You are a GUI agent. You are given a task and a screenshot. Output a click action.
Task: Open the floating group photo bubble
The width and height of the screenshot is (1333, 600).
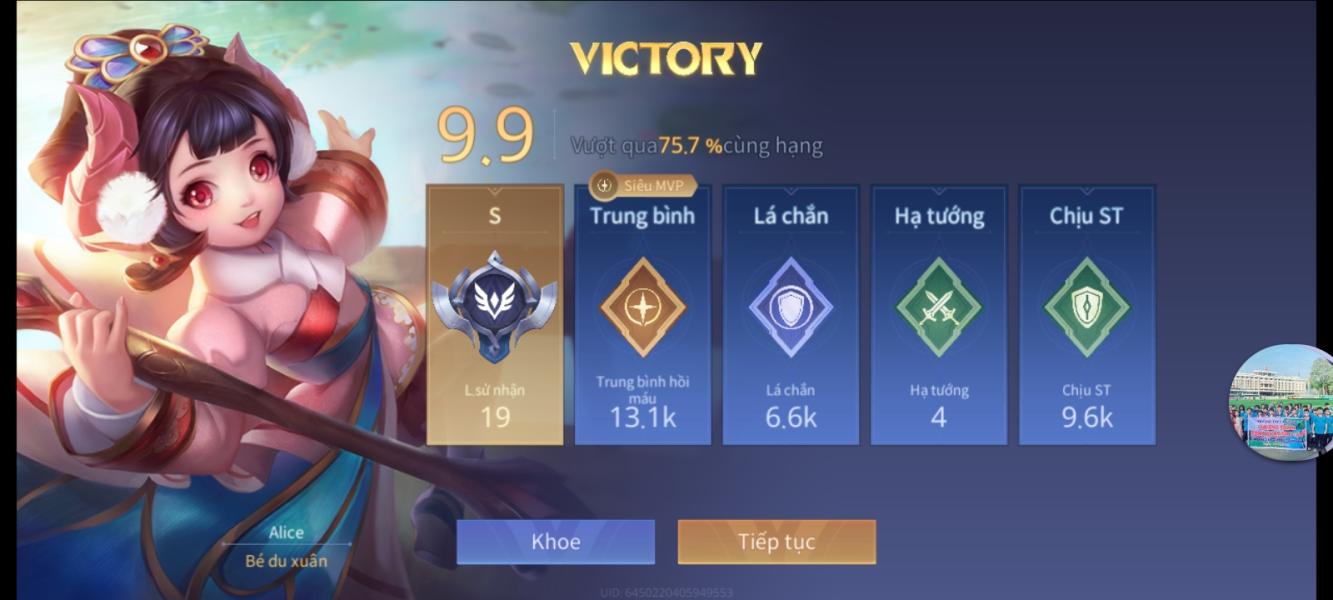coord(1280,403)
